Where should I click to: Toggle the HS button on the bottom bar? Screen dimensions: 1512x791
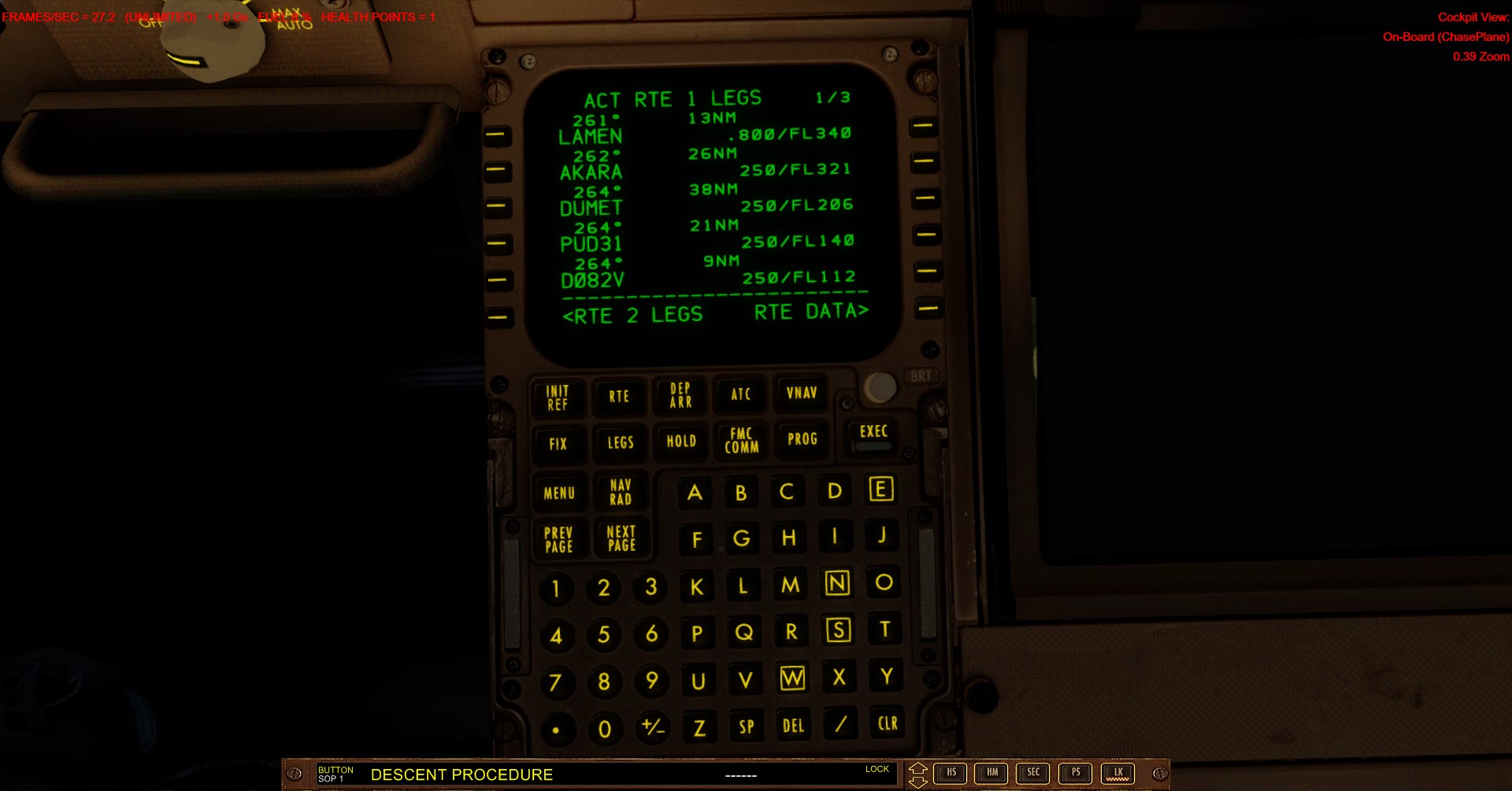[x=951, y=774]
